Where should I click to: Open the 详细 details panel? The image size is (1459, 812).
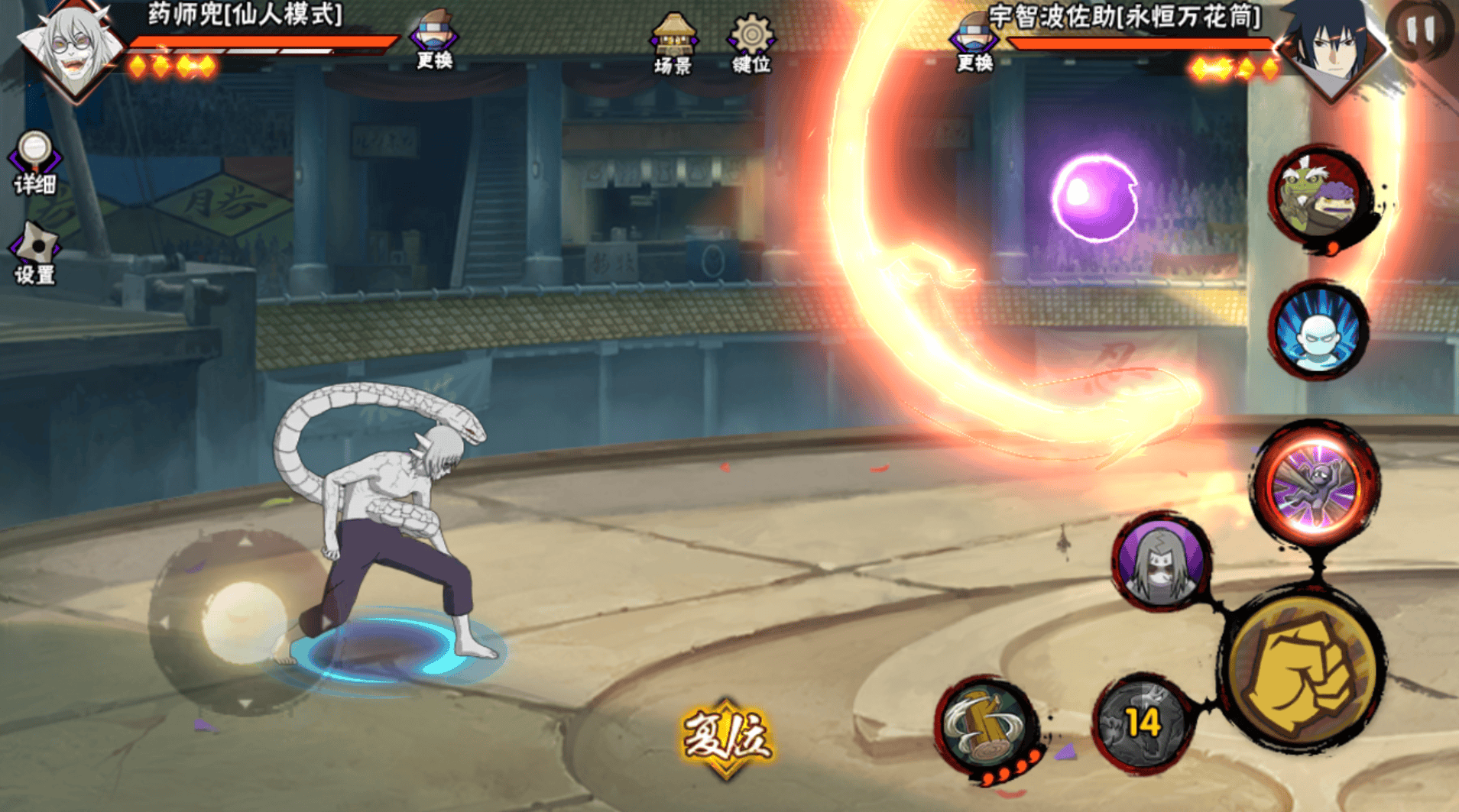click(34, 162)
